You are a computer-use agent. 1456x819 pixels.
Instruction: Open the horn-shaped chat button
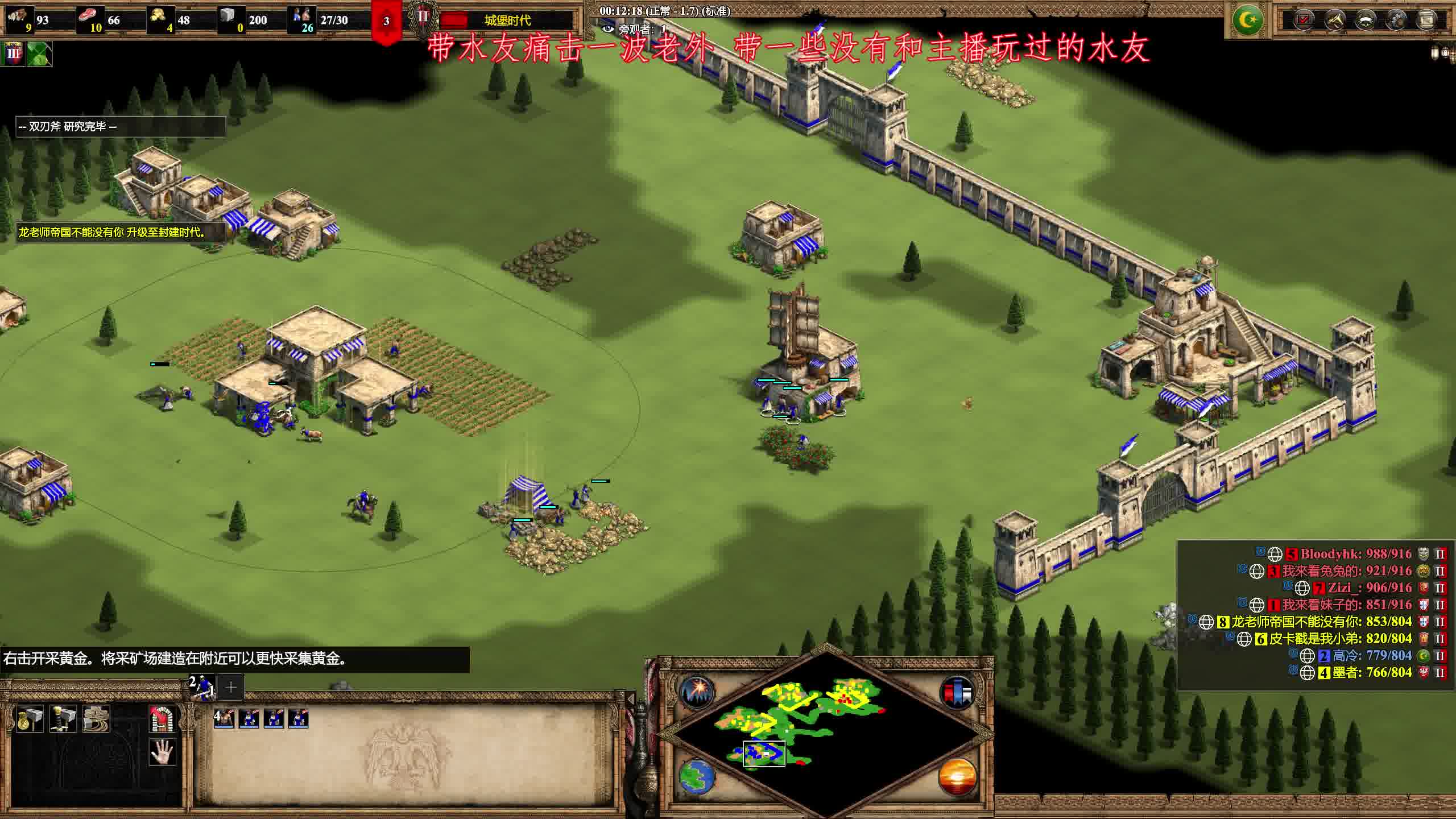coord(1334,20)
